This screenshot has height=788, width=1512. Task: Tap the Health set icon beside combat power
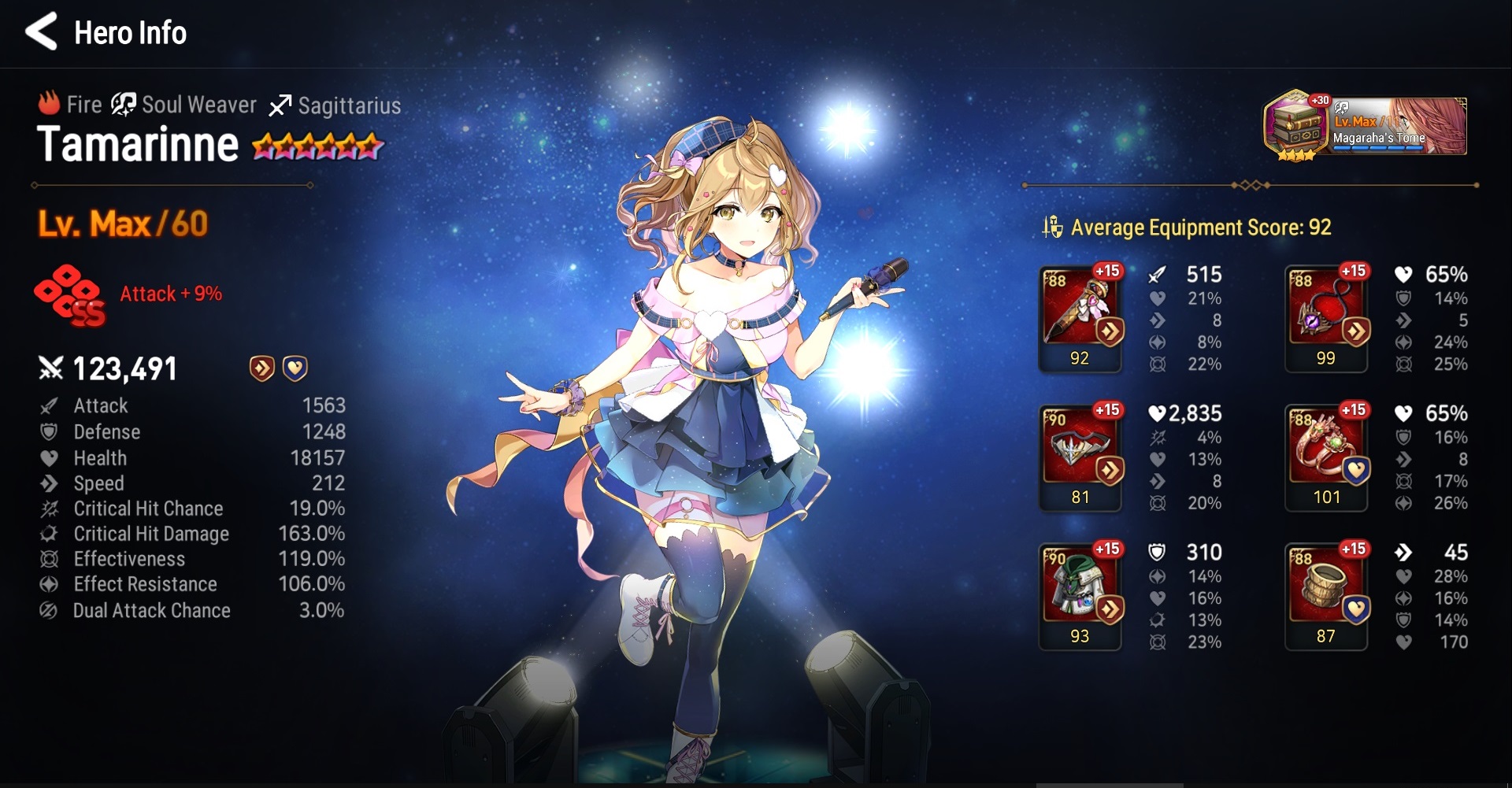pyautogui.click(x=295, y=368)
